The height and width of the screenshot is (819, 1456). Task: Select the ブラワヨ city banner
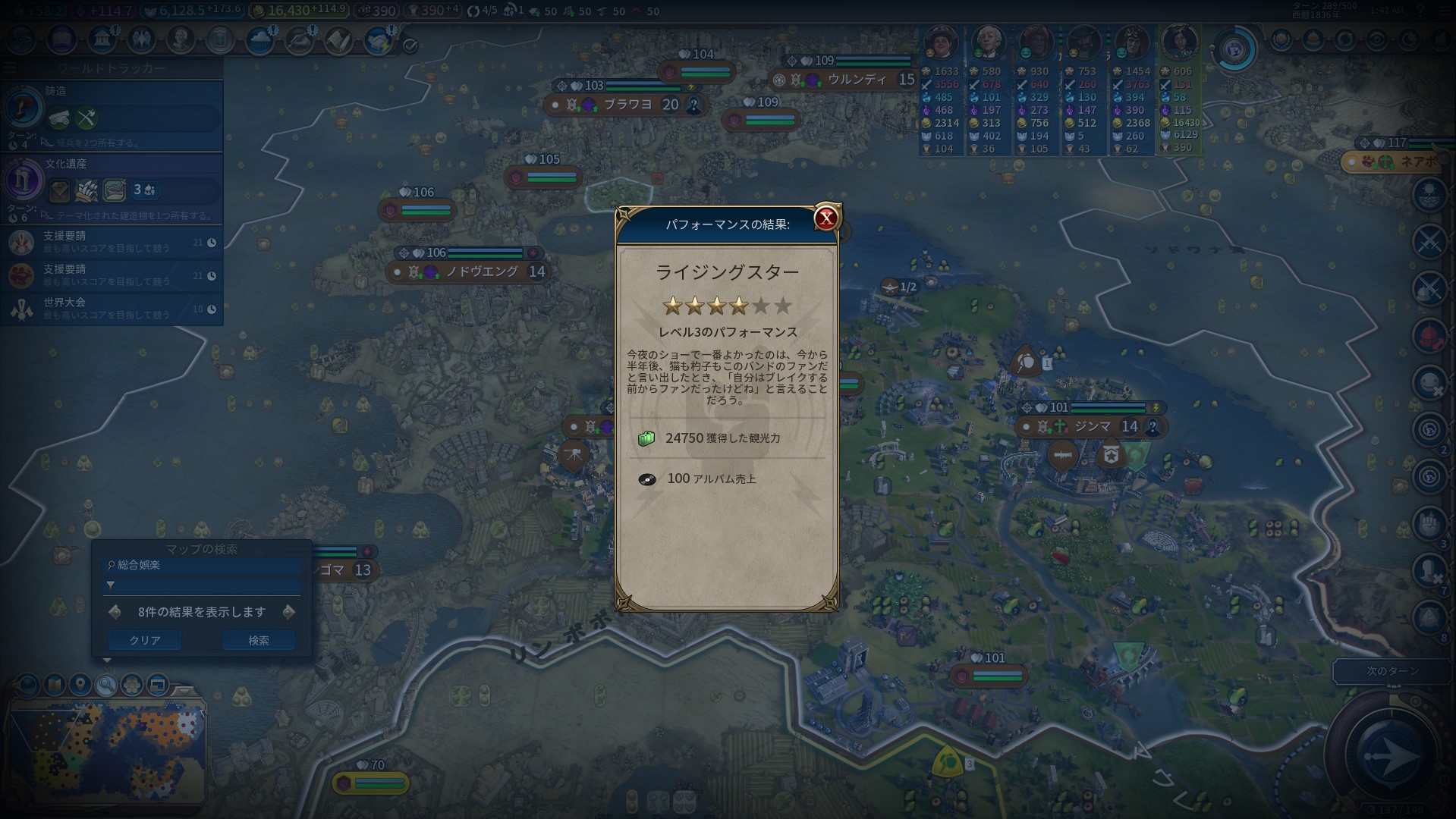(627, 105)
